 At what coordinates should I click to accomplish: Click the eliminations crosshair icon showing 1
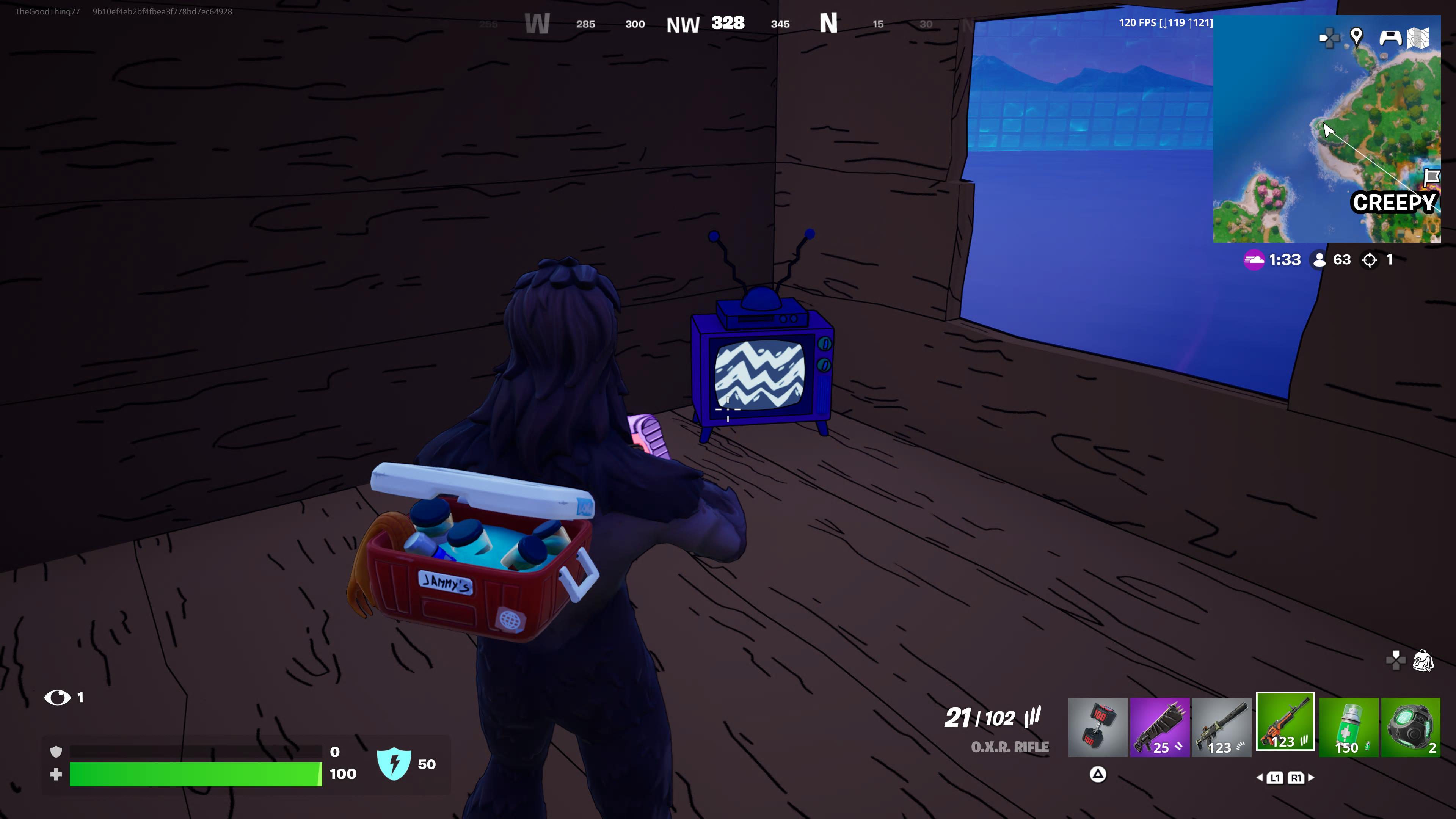pyautogui.click(x=1370, y=260)
